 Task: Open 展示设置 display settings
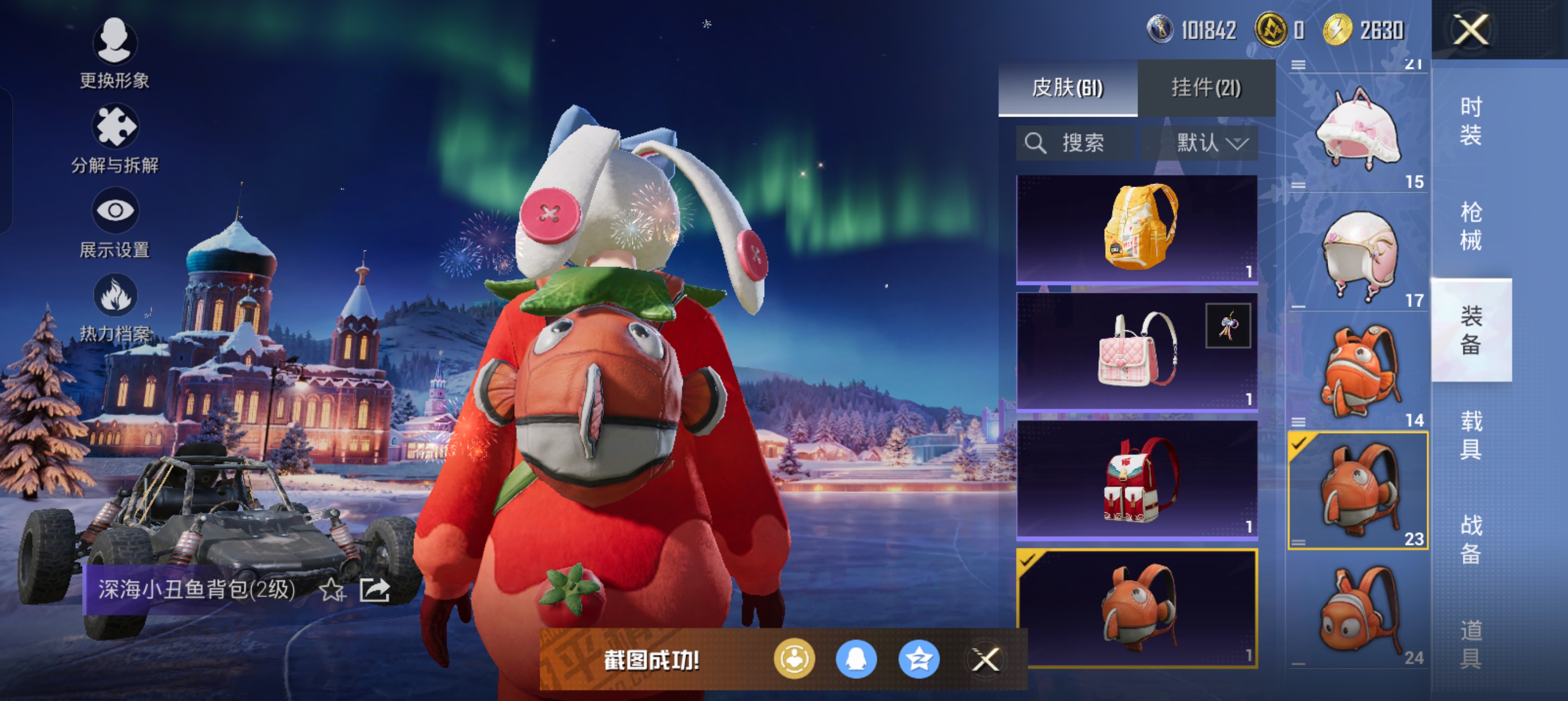coord(114,223)
